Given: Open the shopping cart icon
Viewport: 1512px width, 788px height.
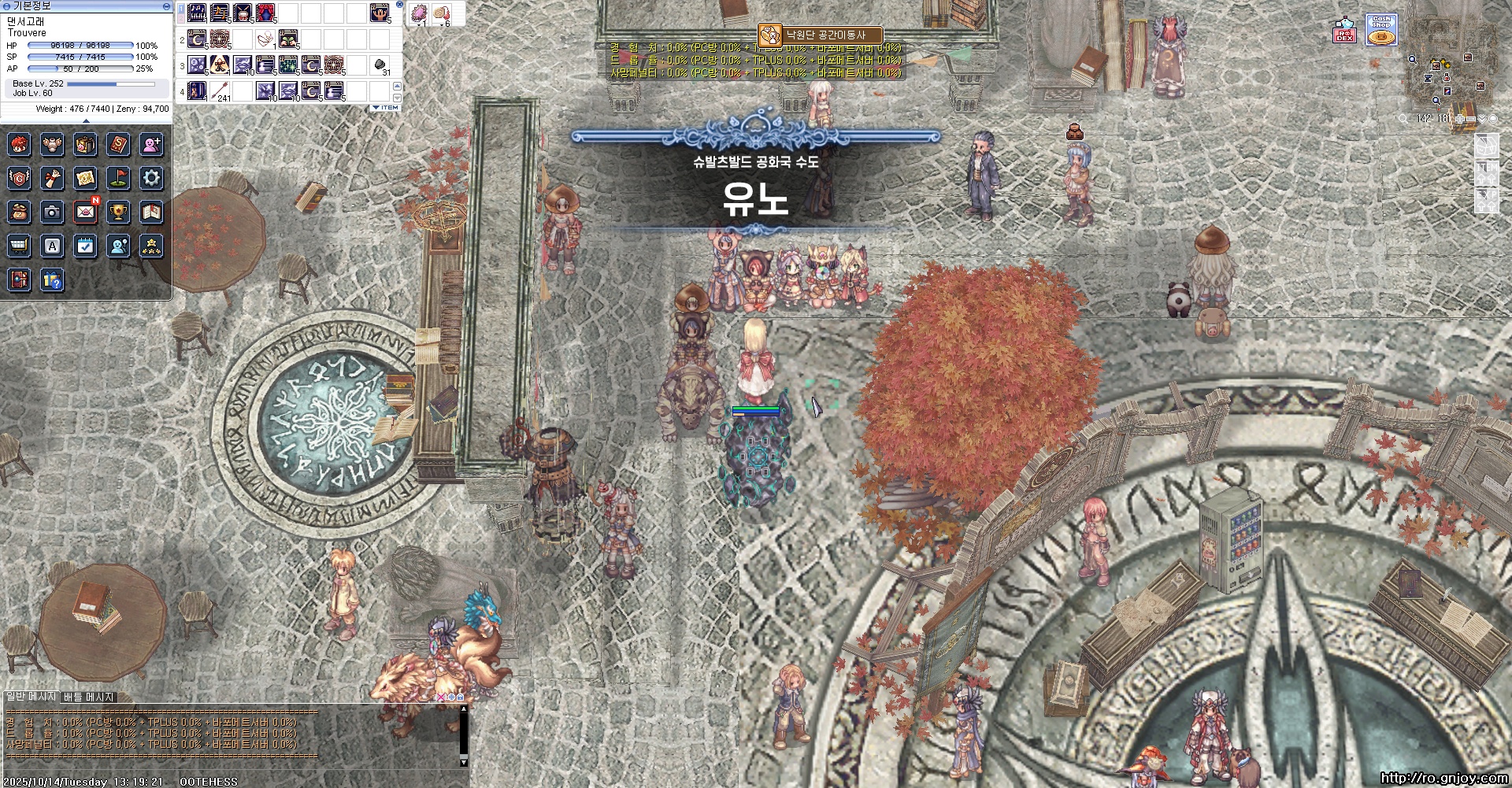Looking at the screenshot, I should click(19, 246).
